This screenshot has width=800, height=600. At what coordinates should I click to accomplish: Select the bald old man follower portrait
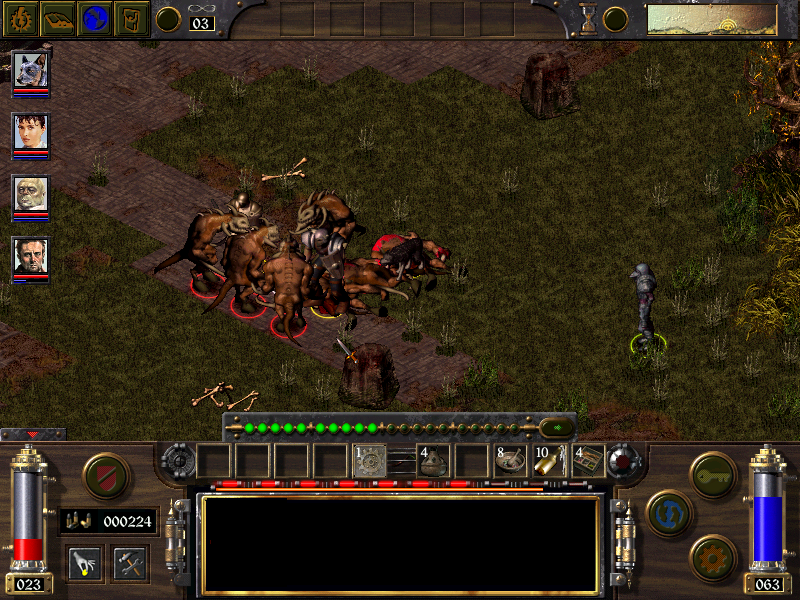(x=31, y=193)
